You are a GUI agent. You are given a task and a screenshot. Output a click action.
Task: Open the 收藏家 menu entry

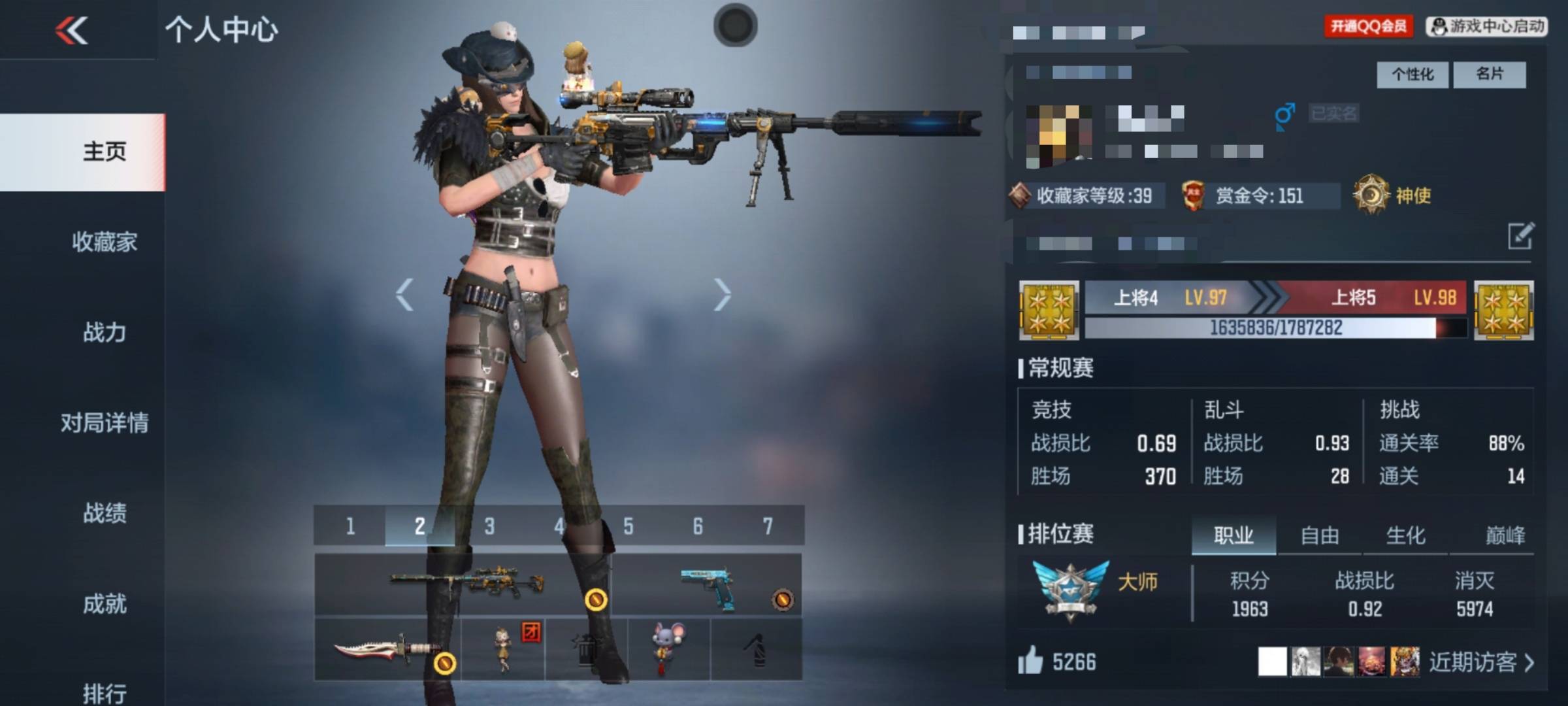[x=105, y=242]
